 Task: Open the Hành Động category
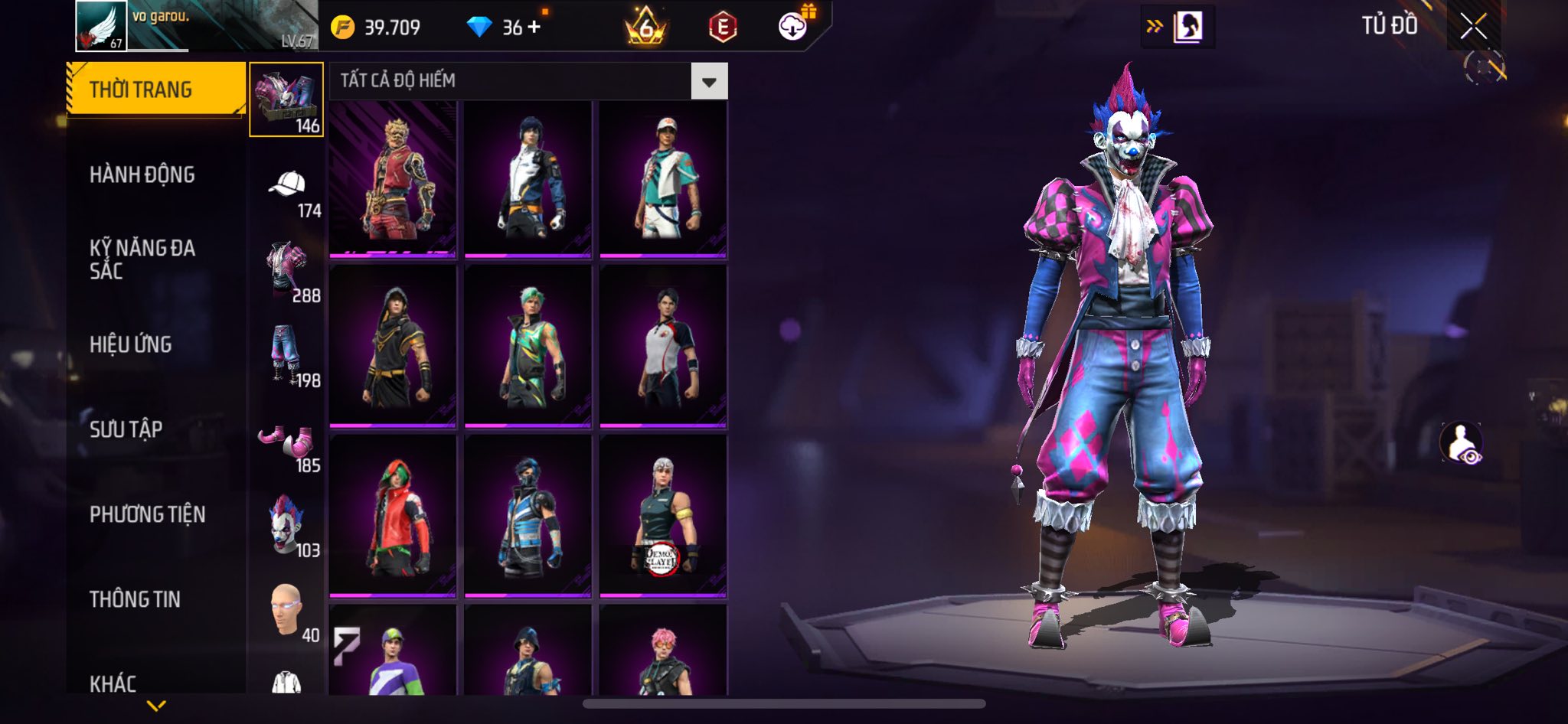pos(142,174)
